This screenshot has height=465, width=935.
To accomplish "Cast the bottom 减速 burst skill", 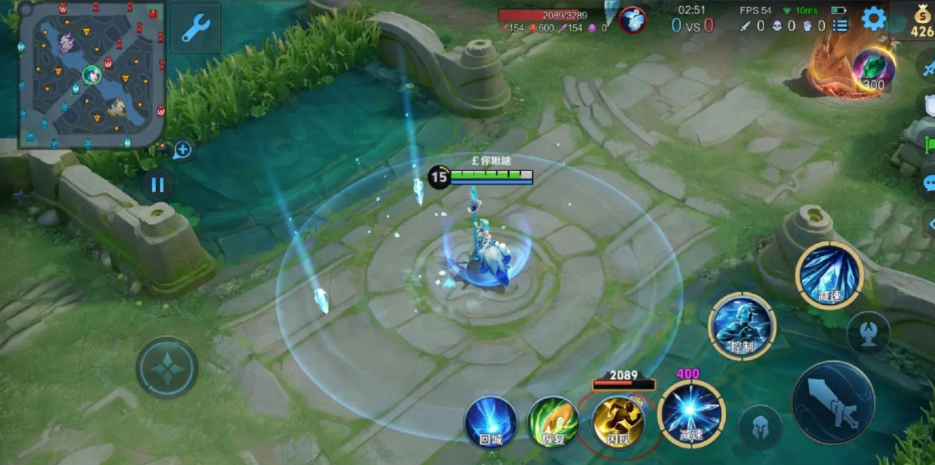I will coord(691,413).
